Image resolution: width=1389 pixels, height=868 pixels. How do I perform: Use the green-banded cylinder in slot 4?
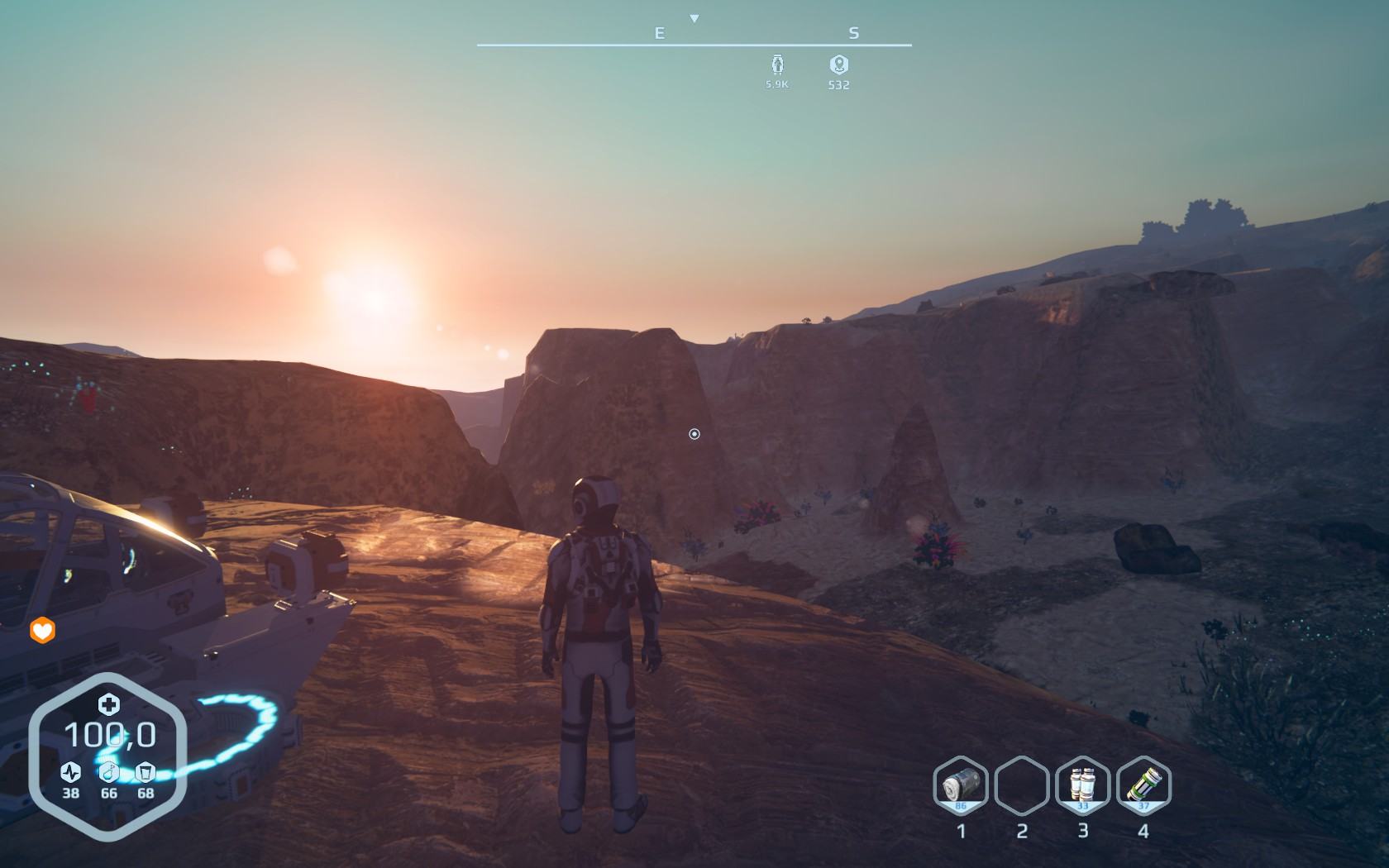pyautogui.click(x=1143, y=785)
